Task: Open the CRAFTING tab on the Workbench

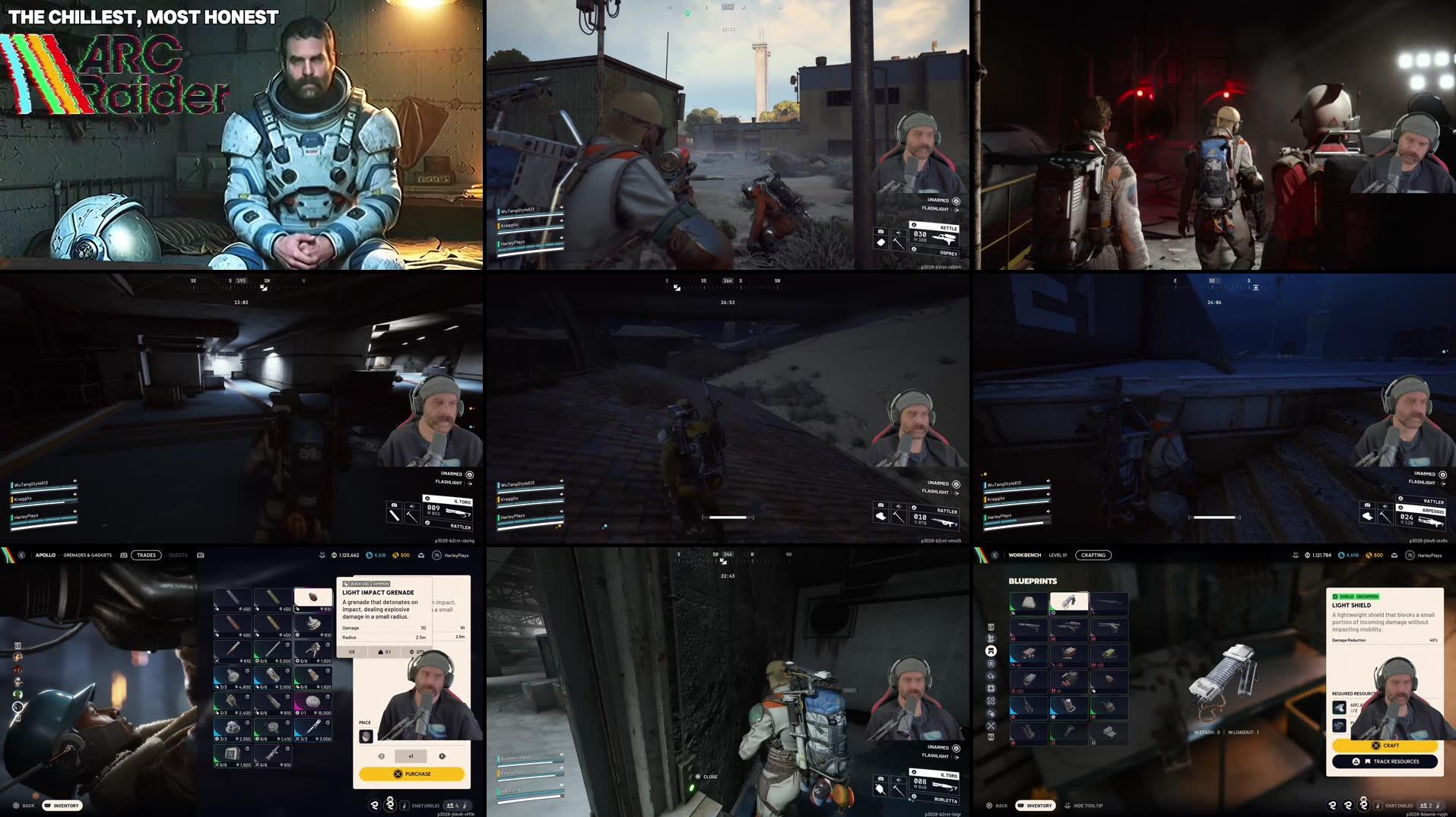Action: click(1093, 555)
